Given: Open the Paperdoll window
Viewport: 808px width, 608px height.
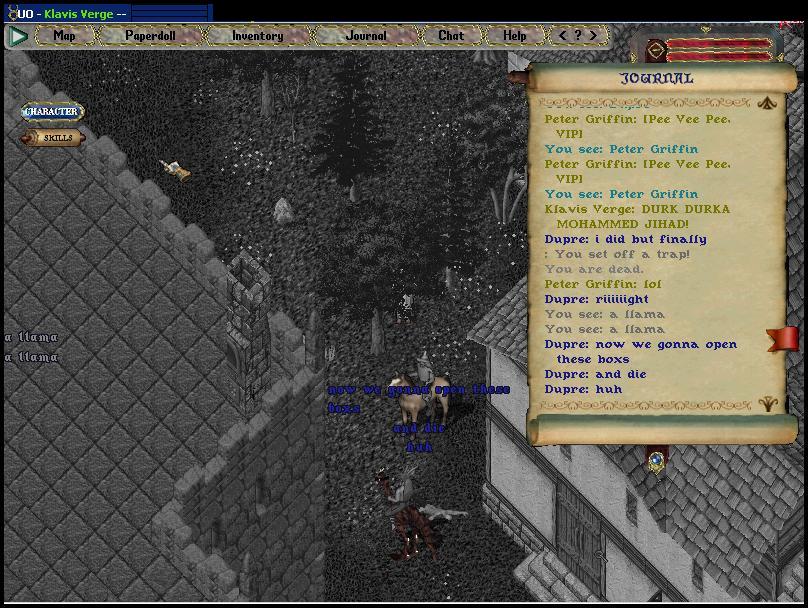Looking at the screenshot, I should (150, 35).
